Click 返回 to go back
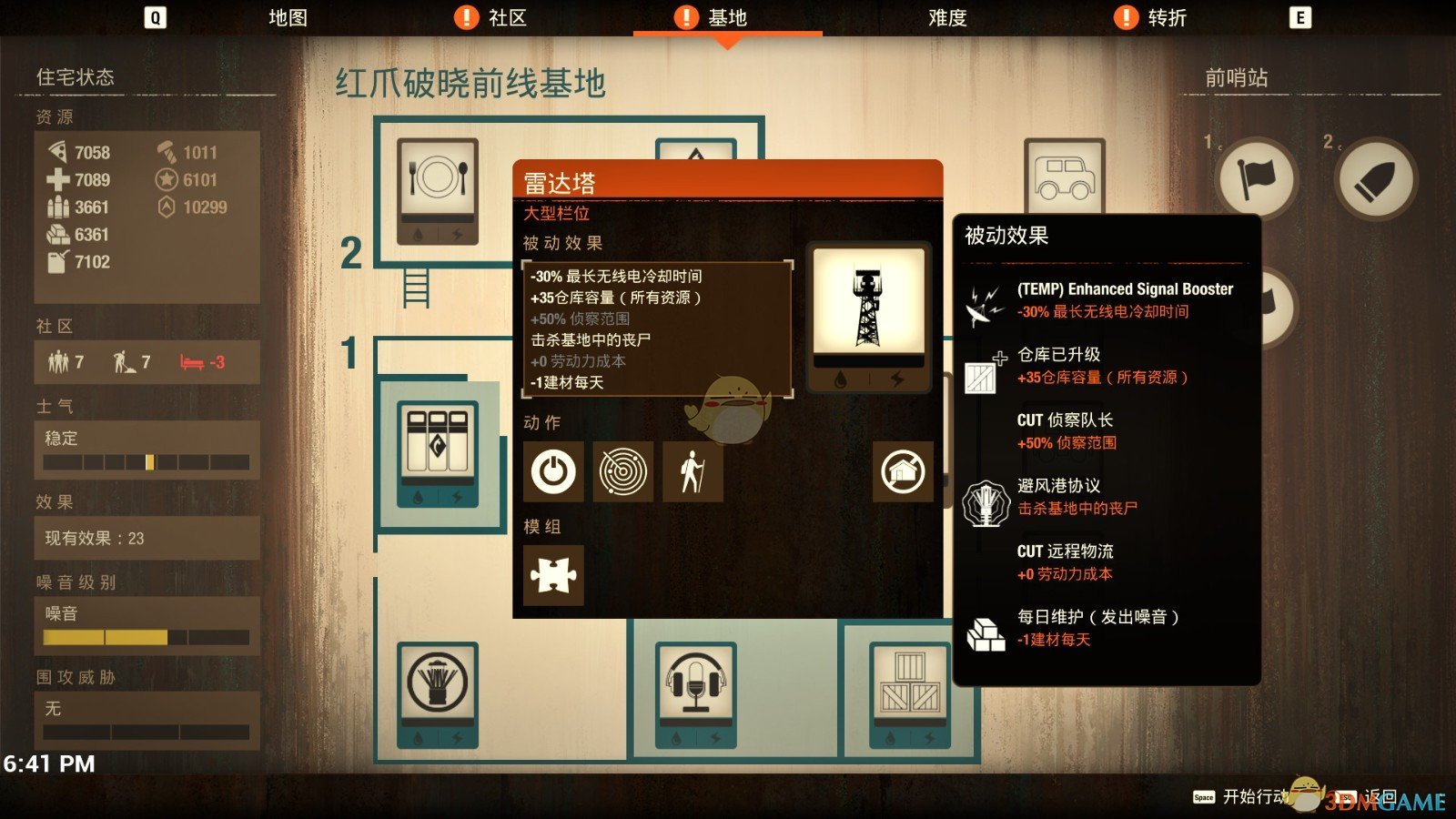The width and height of the screenshot is (1456, 819). coord(1380,796)
